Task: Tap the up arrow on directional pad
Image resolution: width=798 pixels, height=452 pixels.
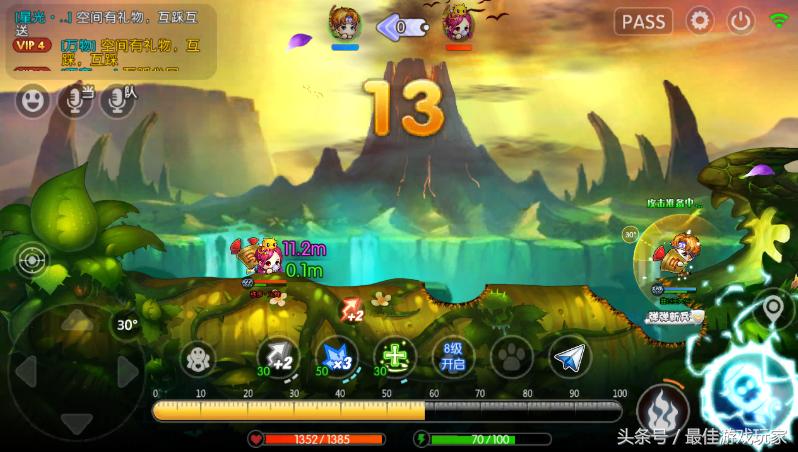Action: pos(76,321)
